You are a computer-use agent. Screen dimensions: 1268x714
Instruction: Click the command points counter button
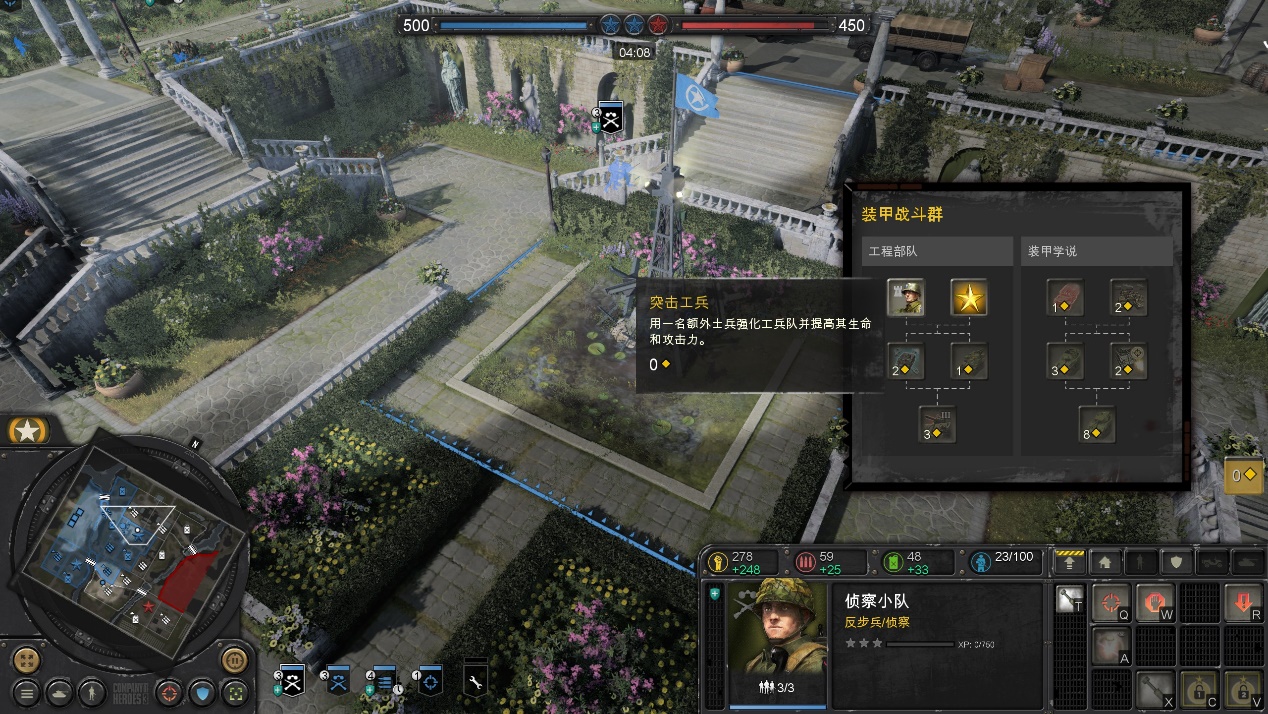(x=1244, y=475)
